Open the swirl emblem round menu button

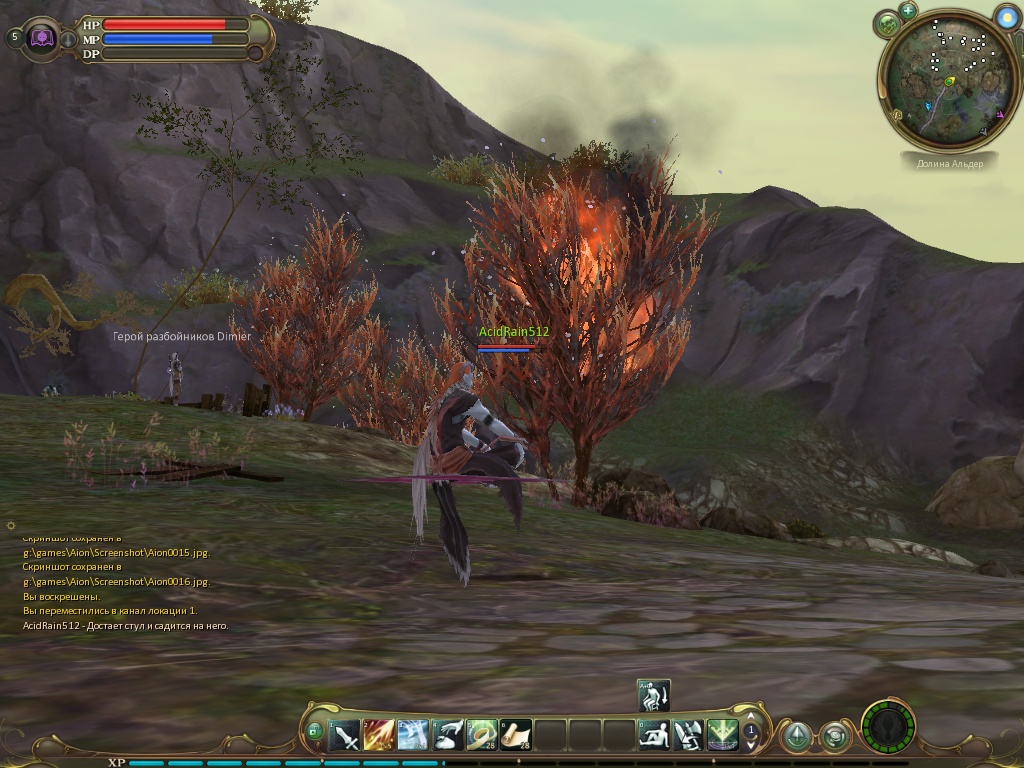(x=834, y=737)
